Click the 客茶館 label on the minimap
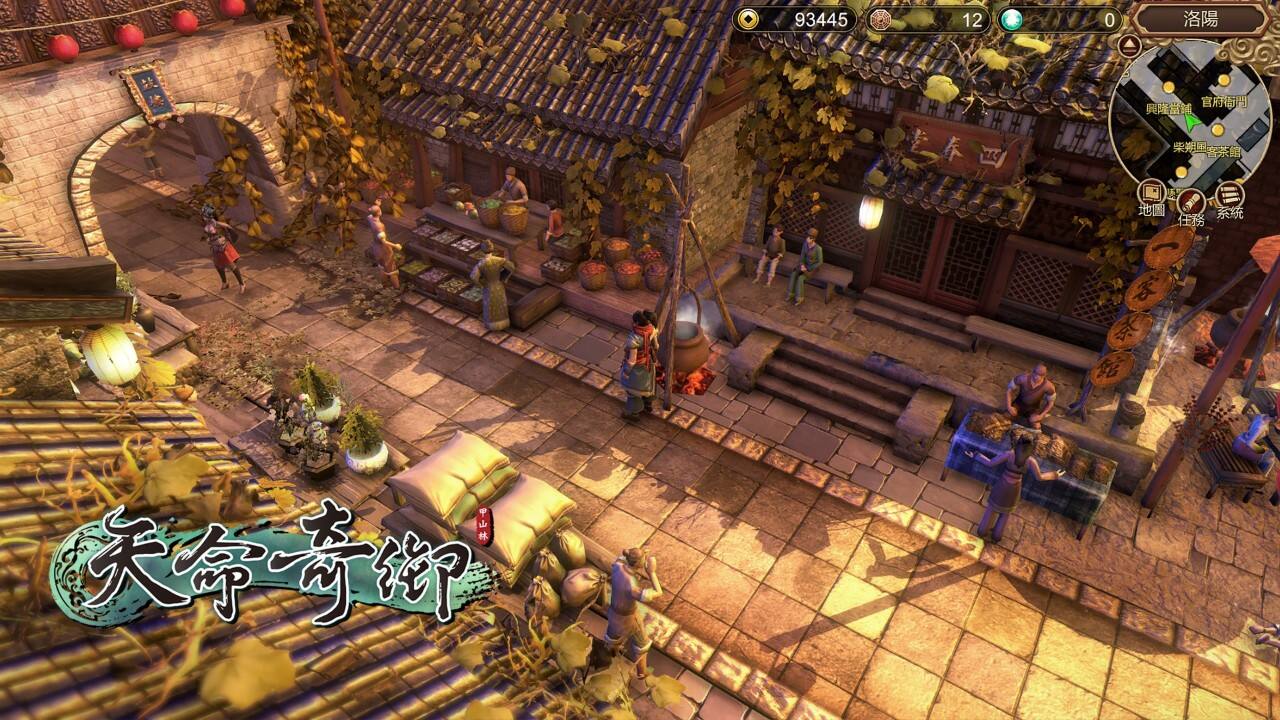Viewport: 1280px width, 720px height. click(x=1223, y=151)
